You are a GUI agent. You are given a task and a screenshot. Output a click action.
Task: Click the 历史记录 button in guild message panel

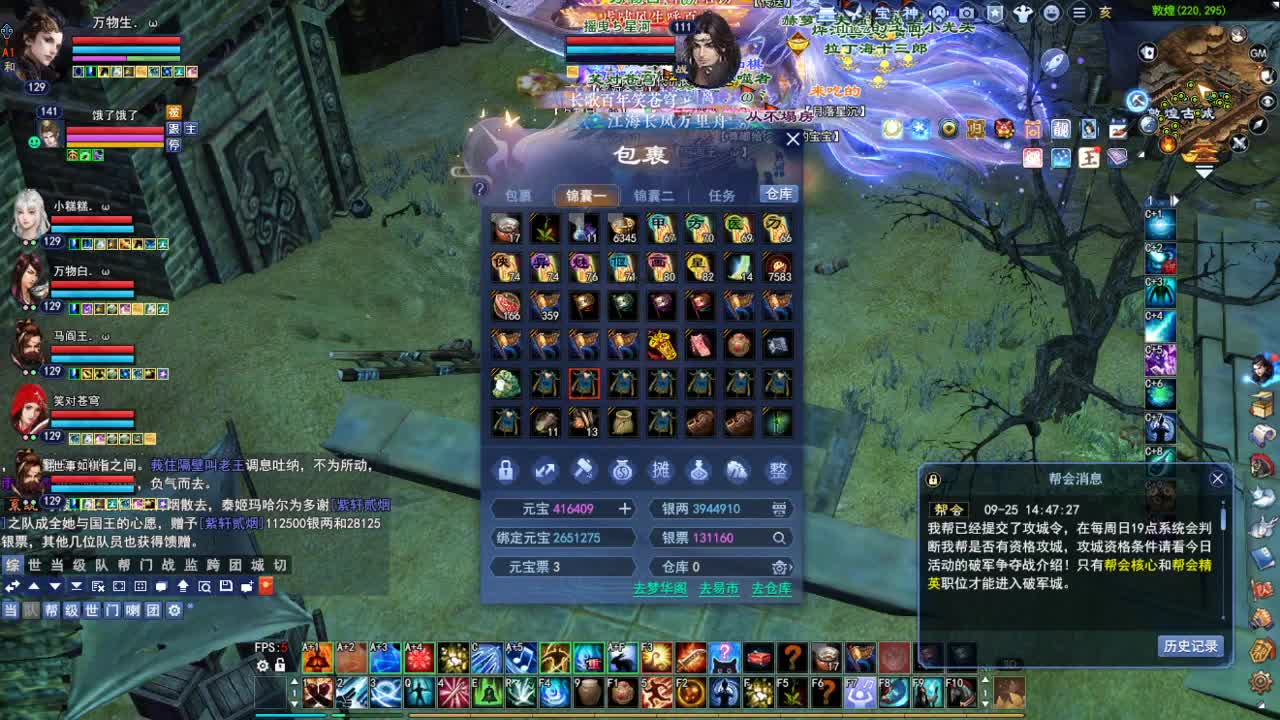pyautogui.click(x=1192, y=647)
